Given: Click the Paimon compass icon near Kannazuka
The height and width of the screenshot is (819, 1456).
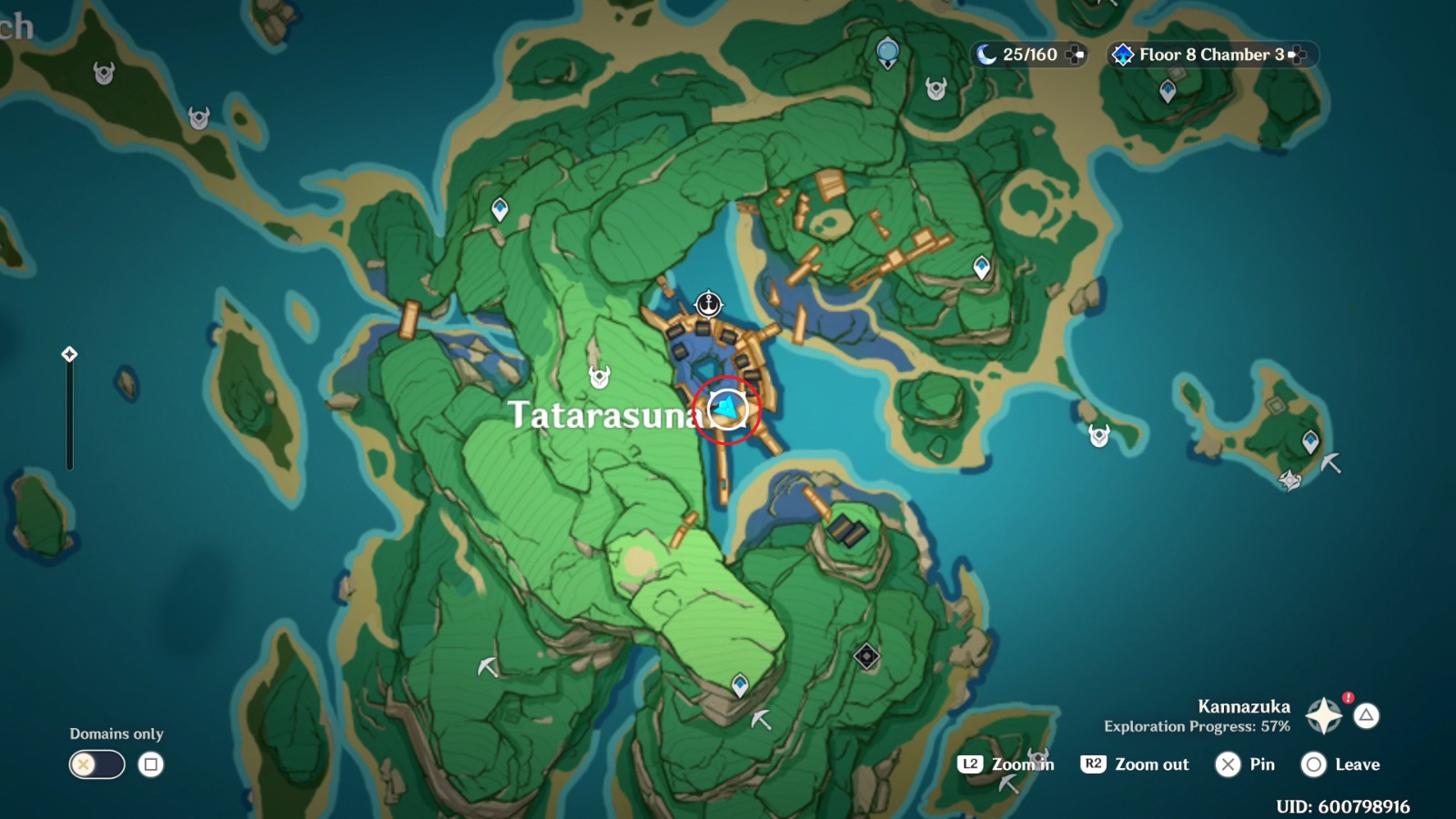Looking at the screenshot, I should pyautogui.click(x=1321, y=715).
